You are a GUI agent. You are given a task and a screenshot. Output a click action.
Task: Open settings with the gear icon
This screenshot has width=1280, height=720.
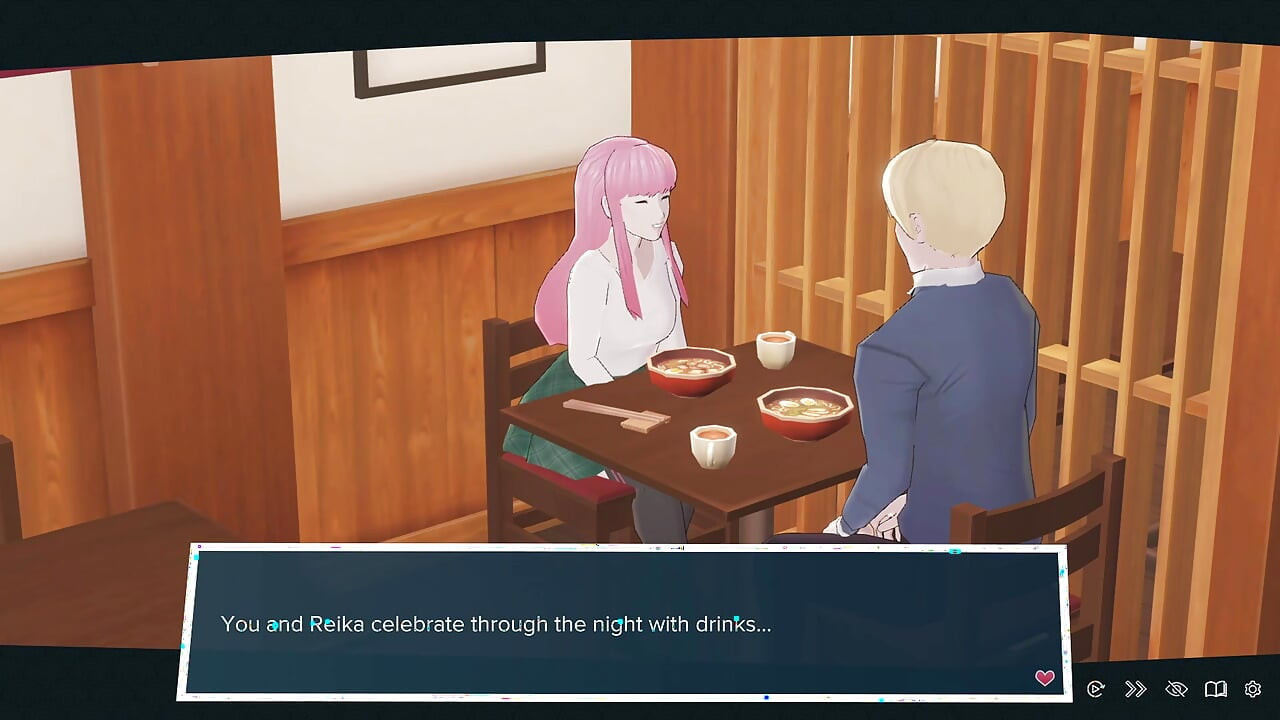(1253, 689)
